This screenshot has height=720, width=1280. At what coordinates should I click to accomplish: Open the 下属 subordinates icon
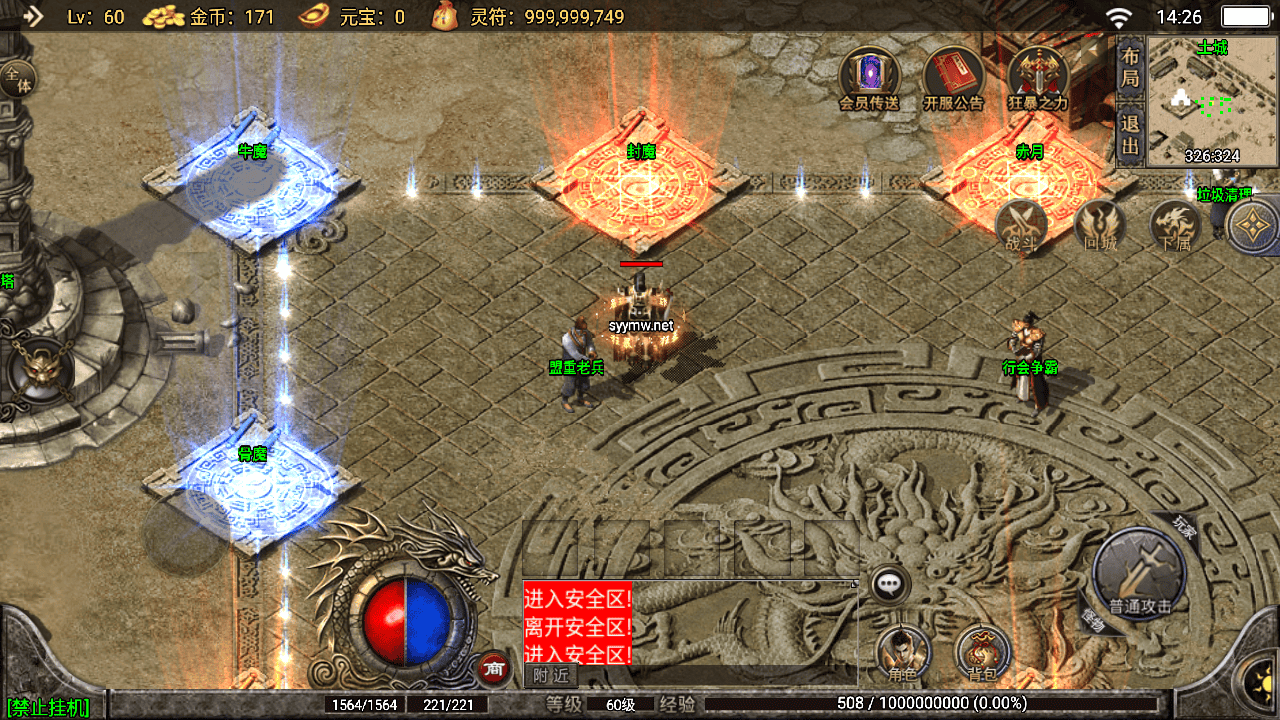click(1175, 224)
